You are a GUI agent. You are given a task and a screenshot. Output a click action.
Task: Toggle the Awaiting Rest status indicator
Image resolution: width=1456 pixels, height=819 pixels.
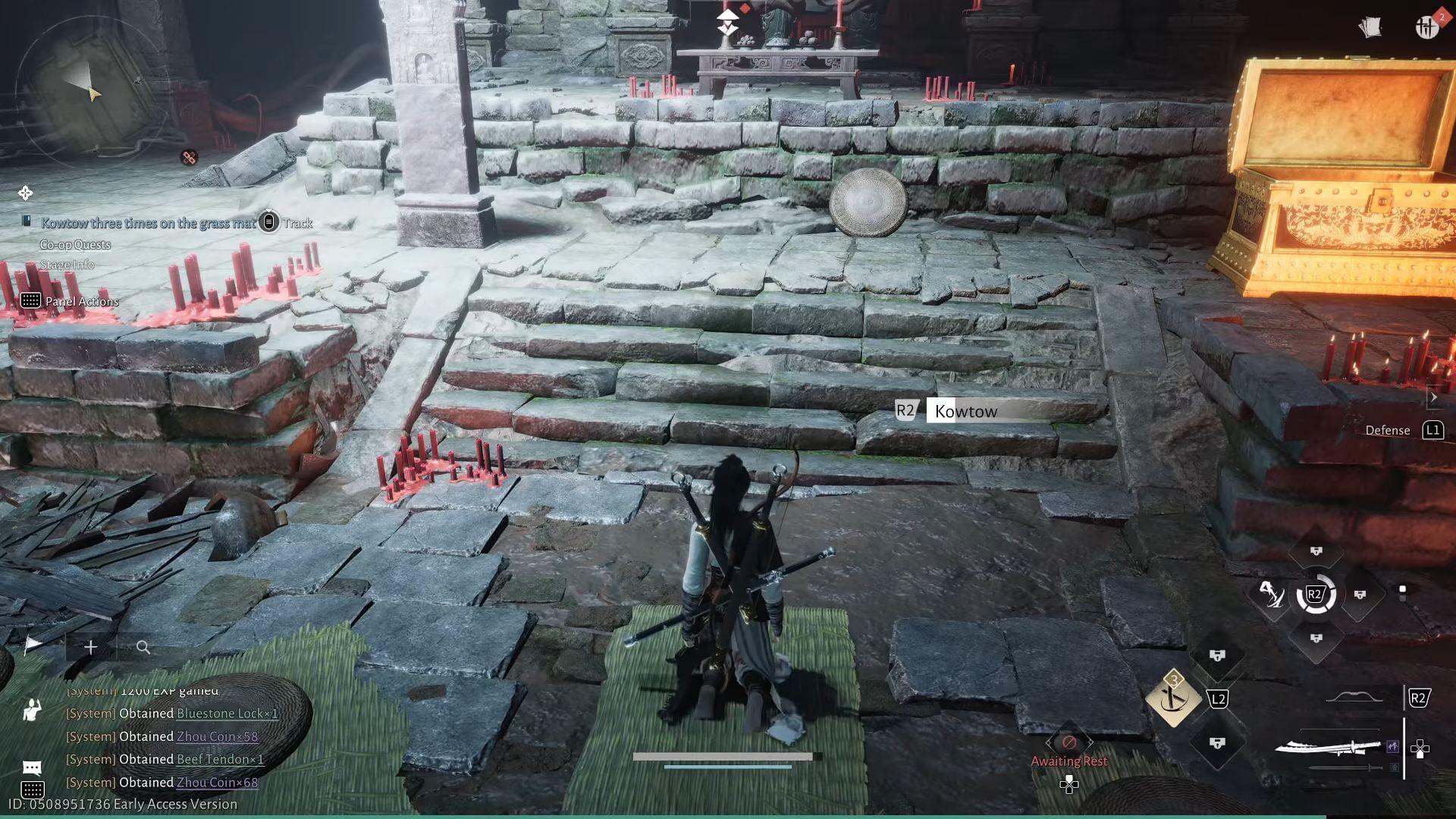coord(1069,761)
